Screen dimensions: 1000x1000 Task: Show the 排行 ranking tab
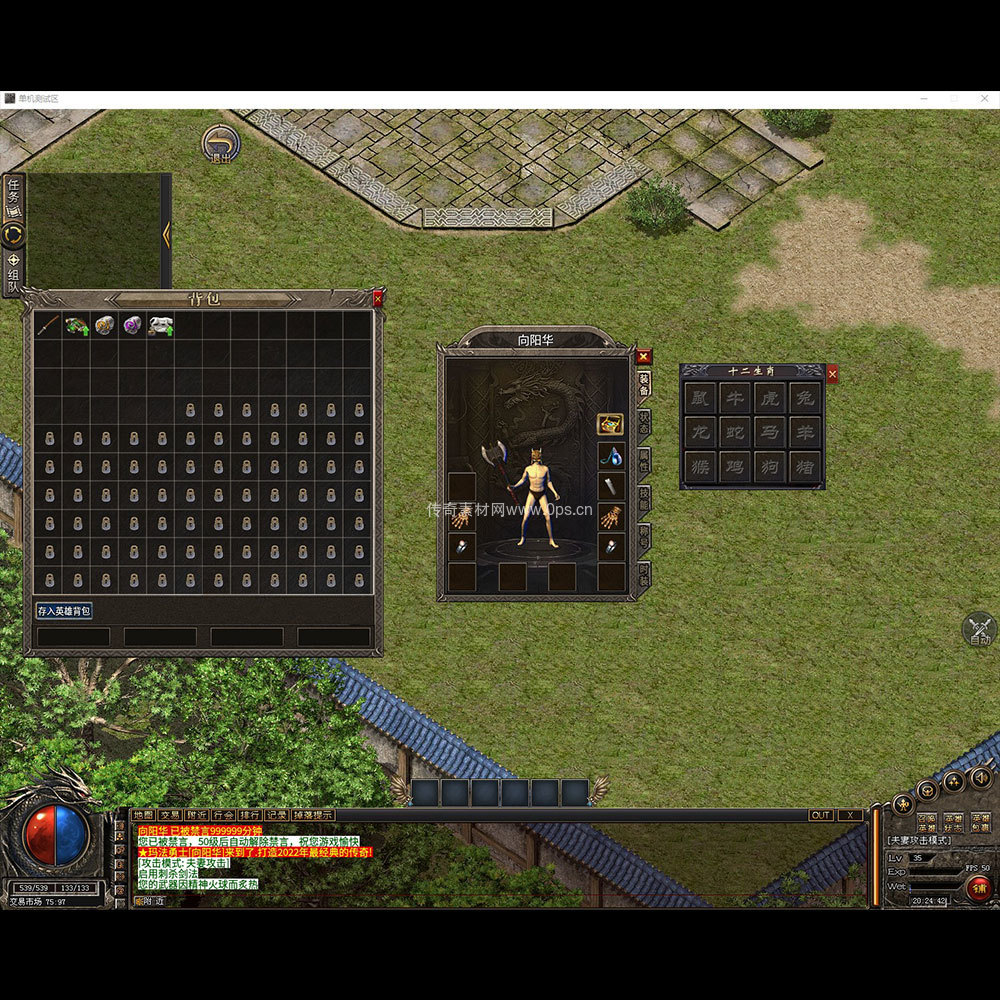click(x=250, y=815)
